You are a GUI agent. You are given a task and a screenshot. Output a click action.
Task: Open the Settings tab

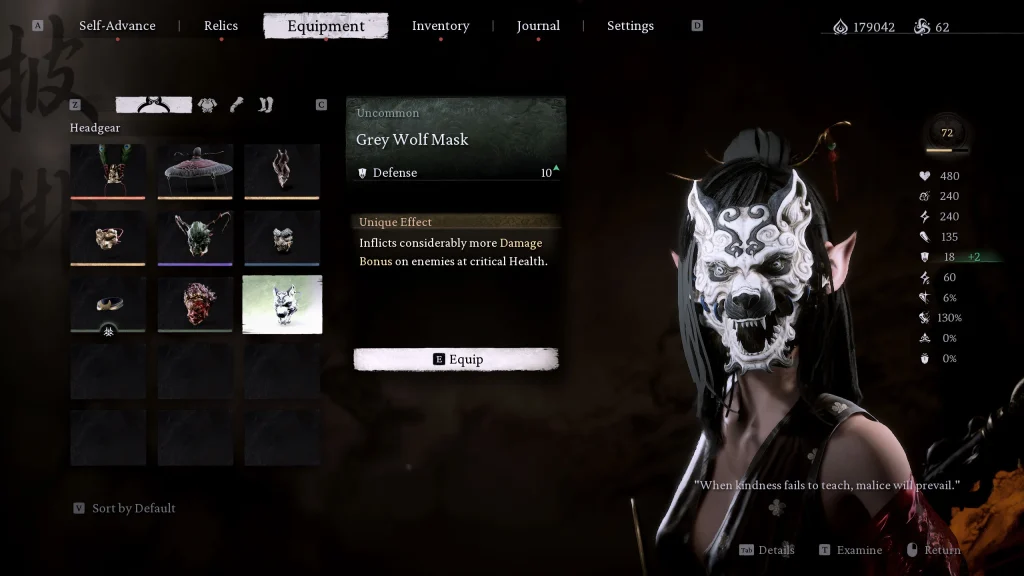point(630,26)
